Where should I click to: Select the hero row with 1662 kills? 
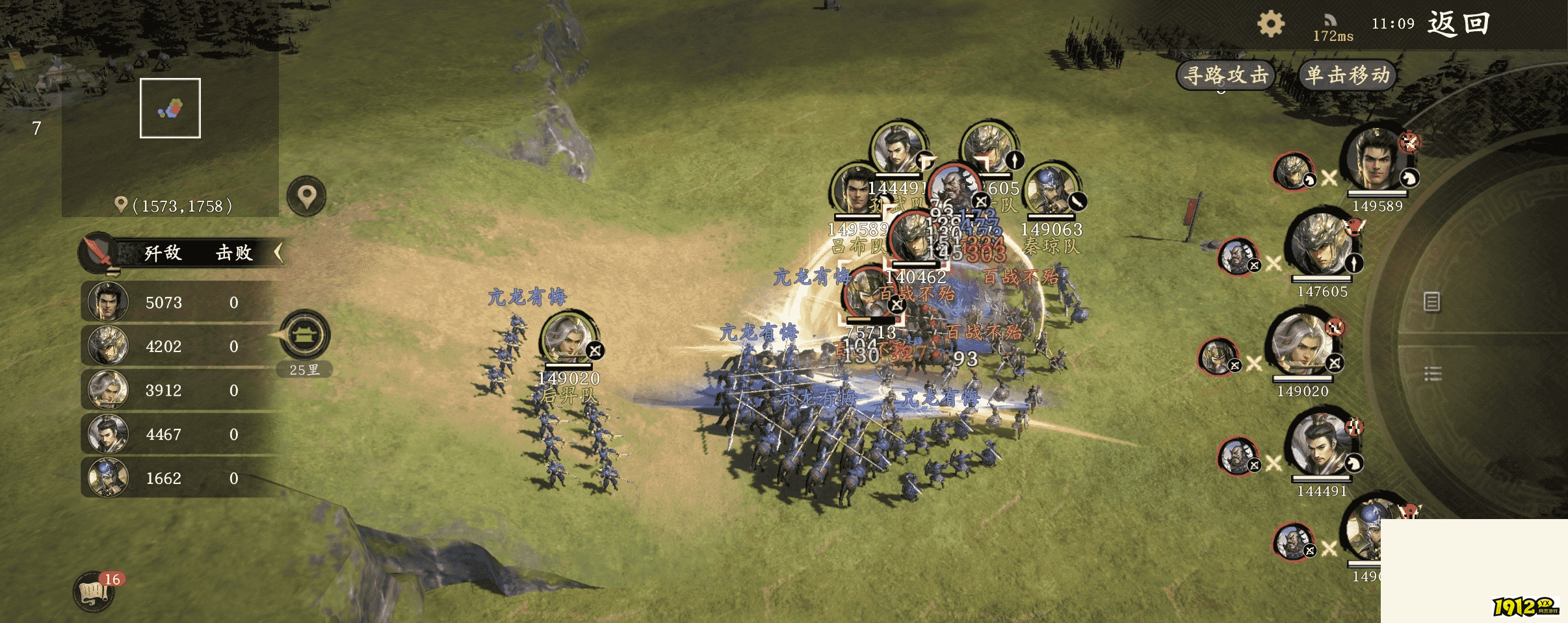pos(182,478)
